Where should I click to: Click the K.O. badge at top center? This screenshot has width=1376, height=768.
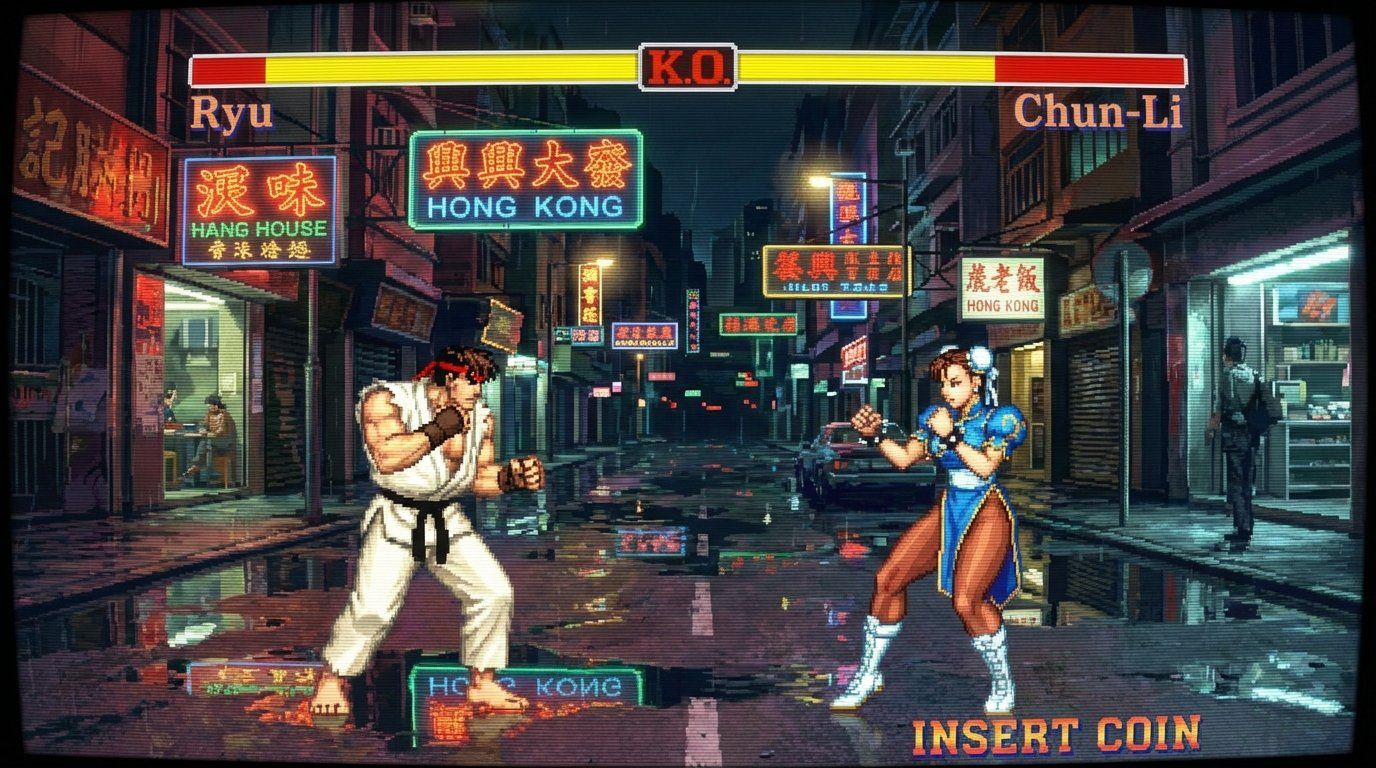point(688,66)
